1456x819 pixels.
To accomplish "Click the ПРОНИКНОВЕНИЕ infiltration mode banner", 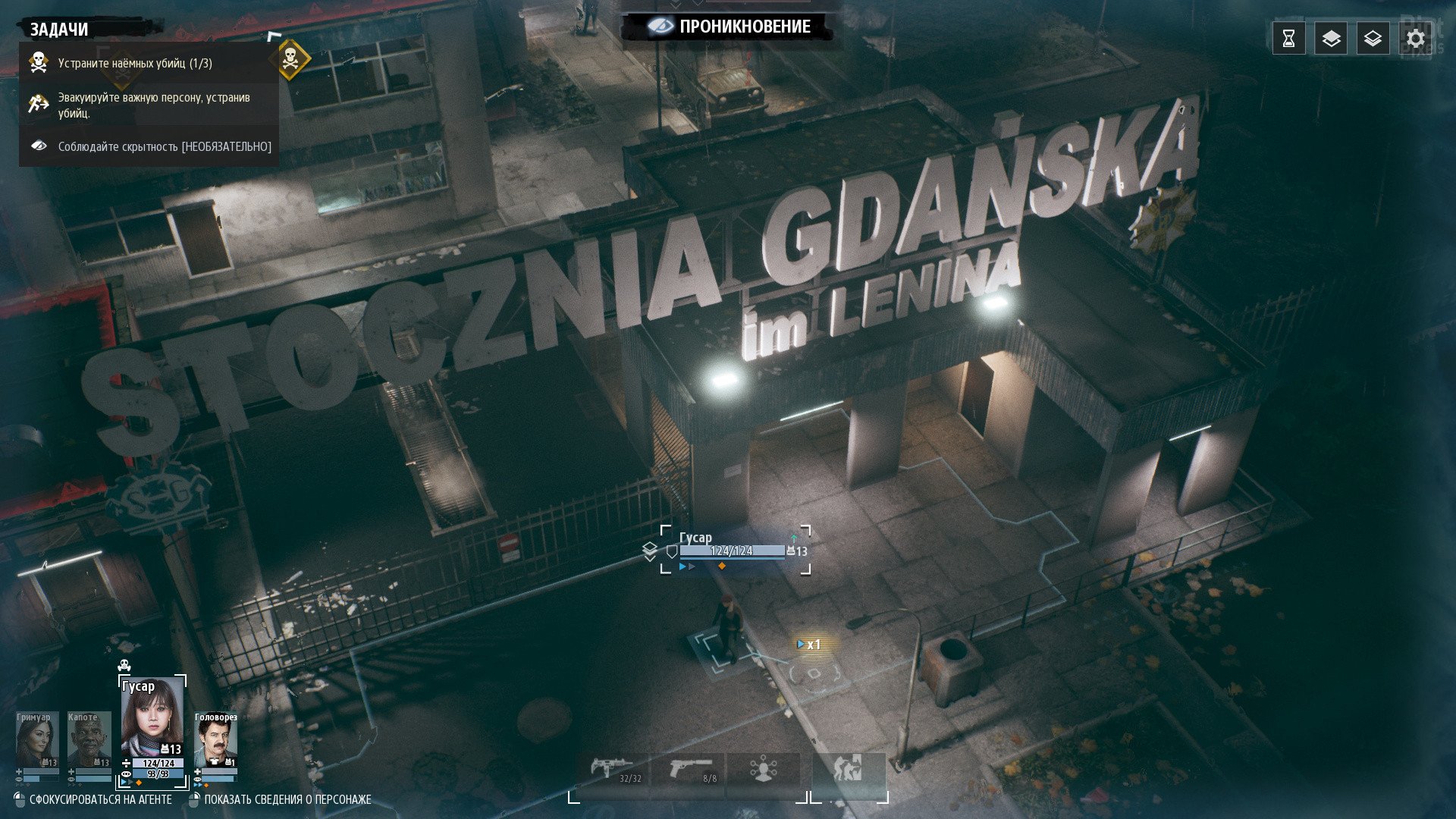I will click(x=731, y=27).
